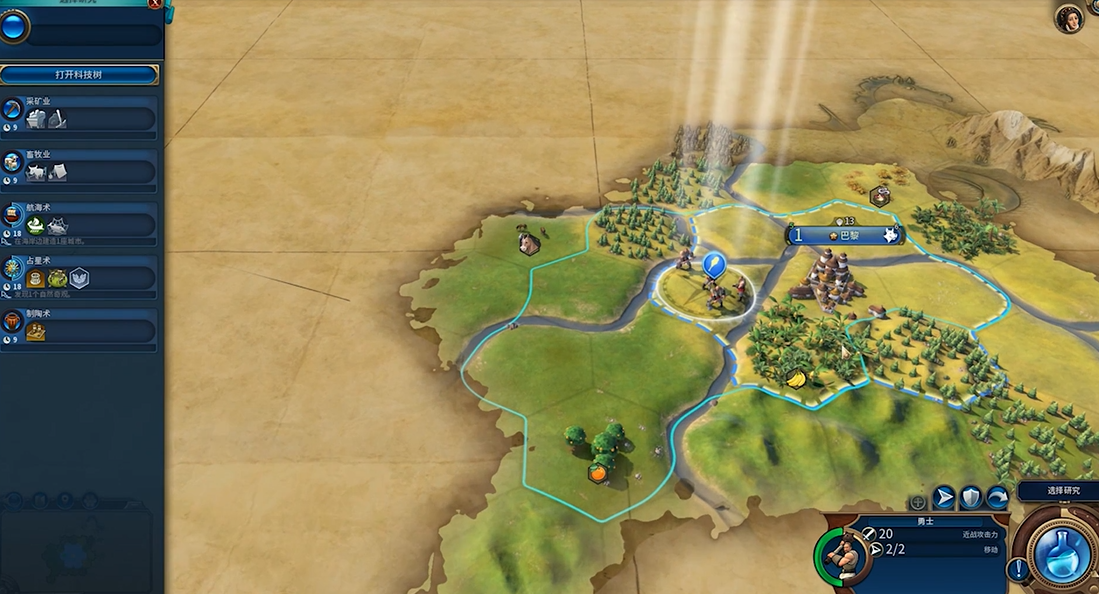The height and width of the screenshot is (594, 1099).
Task: Click the 选择研究 notification label
Action: pos(1057,491)
